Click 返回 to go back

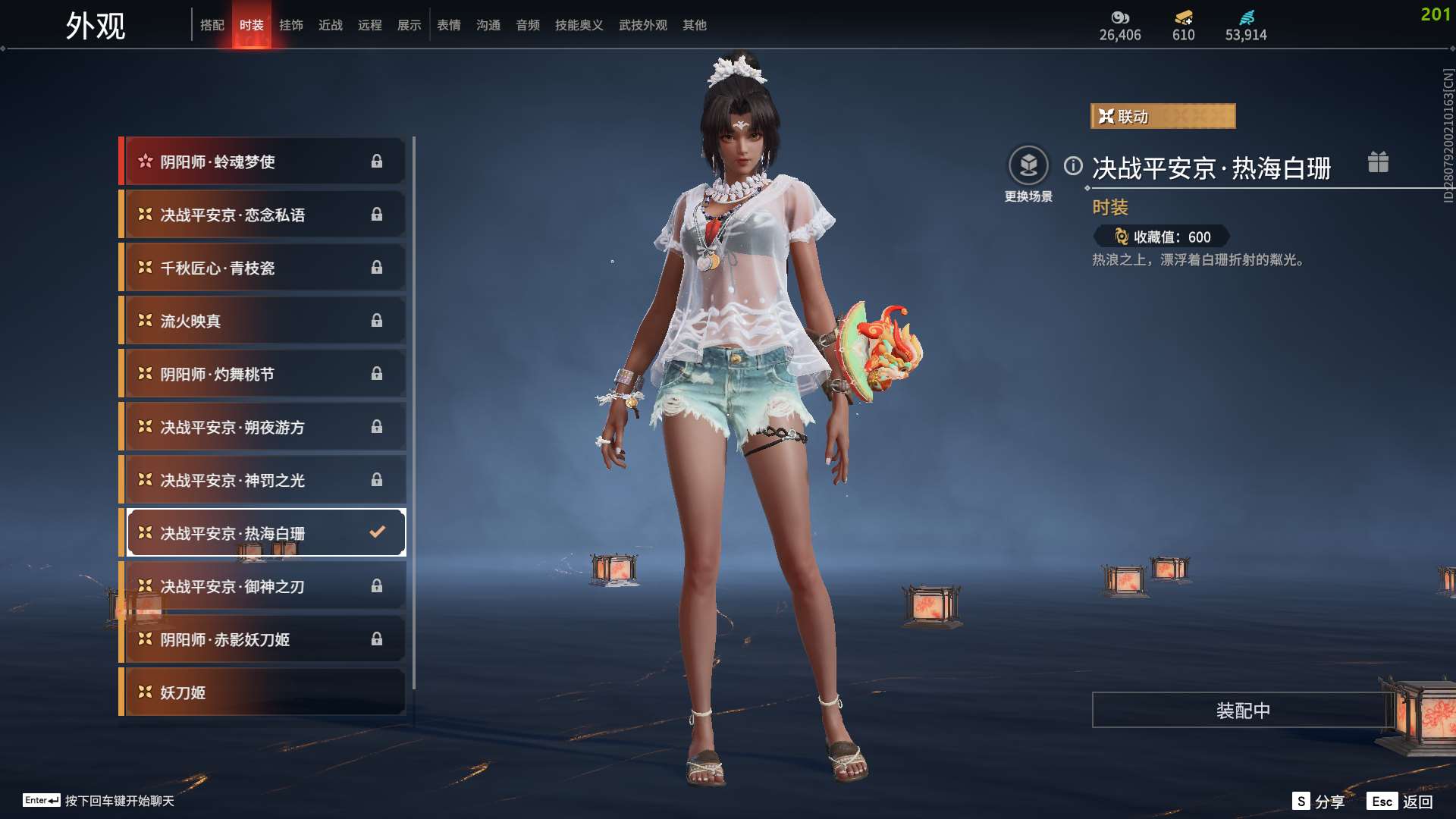[1401, 802]
